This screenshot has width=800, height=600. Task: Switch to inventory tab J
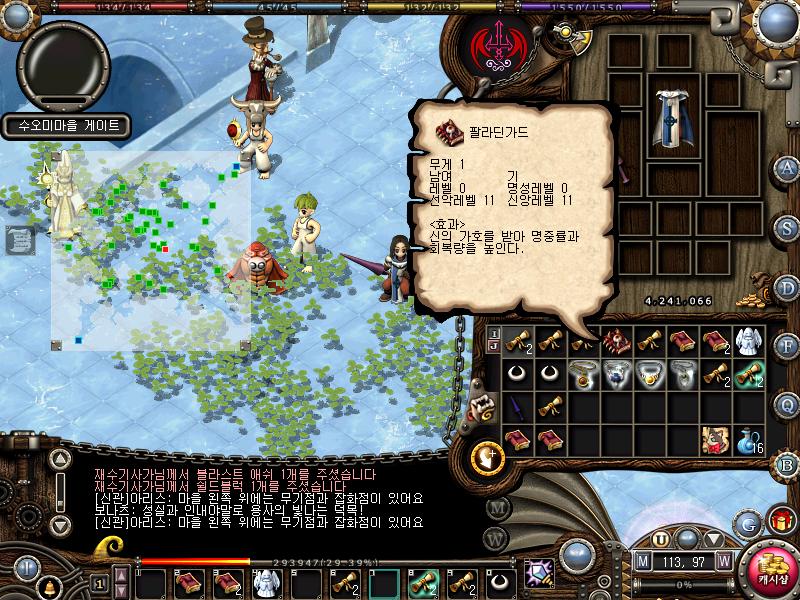[494, 346]
